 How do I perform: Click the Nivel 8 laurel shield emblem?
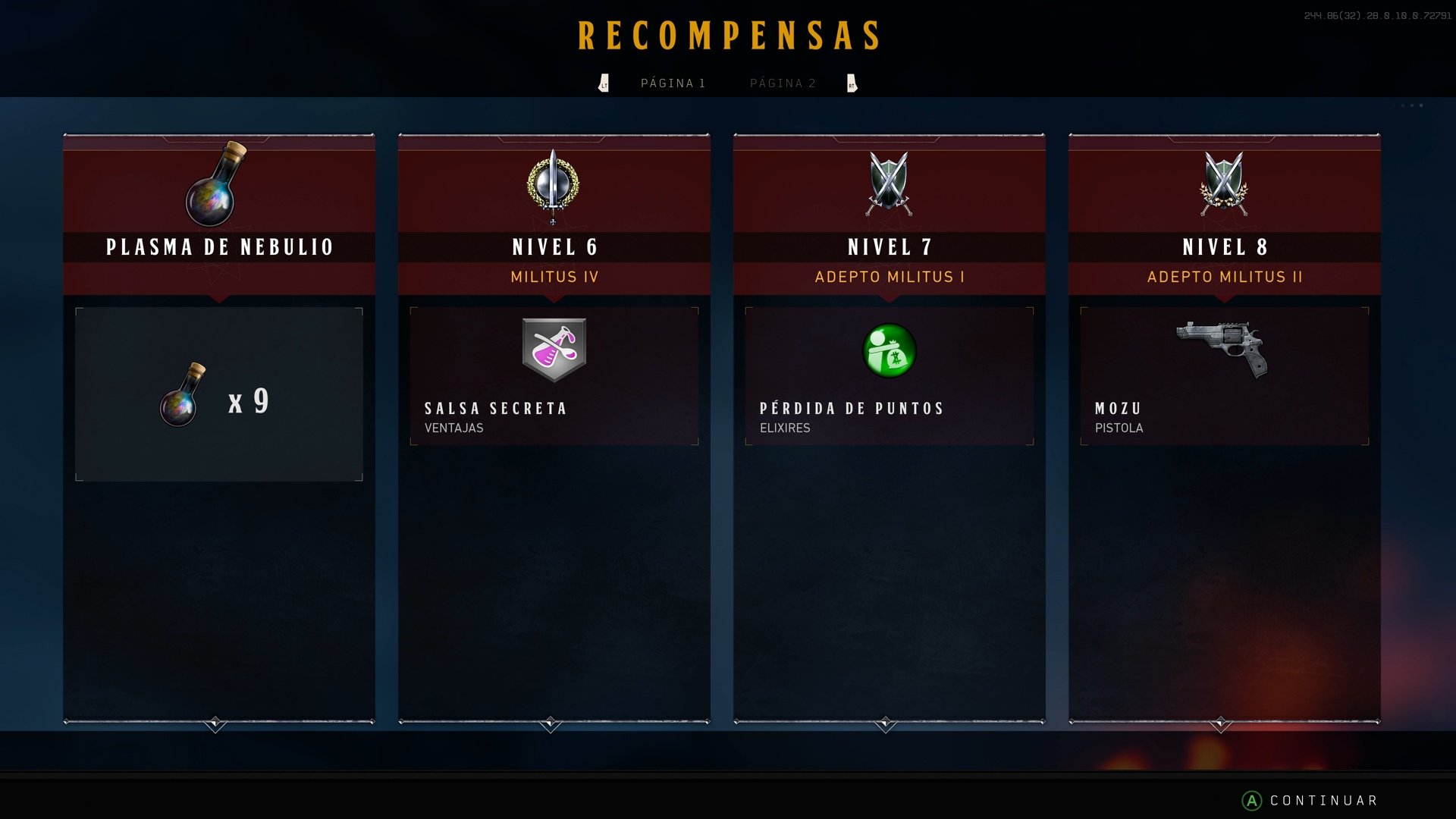[1223, 184]
